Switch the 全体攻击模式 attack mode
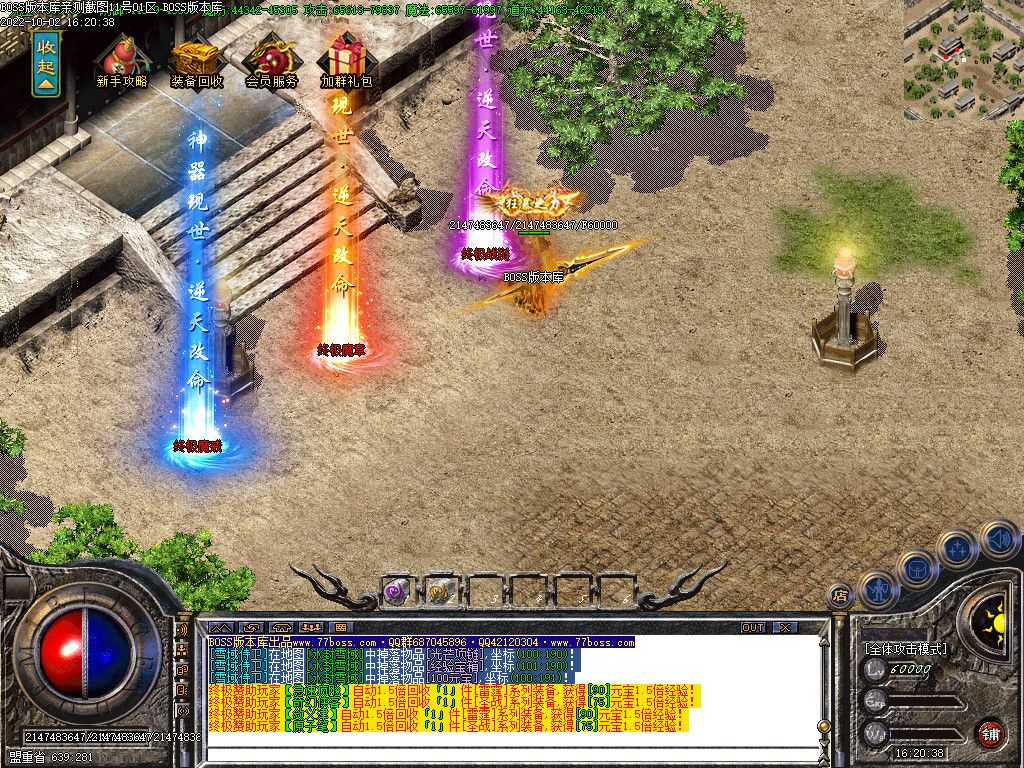This screenshot has width=1024, height=768. click(x=905, y=648)
